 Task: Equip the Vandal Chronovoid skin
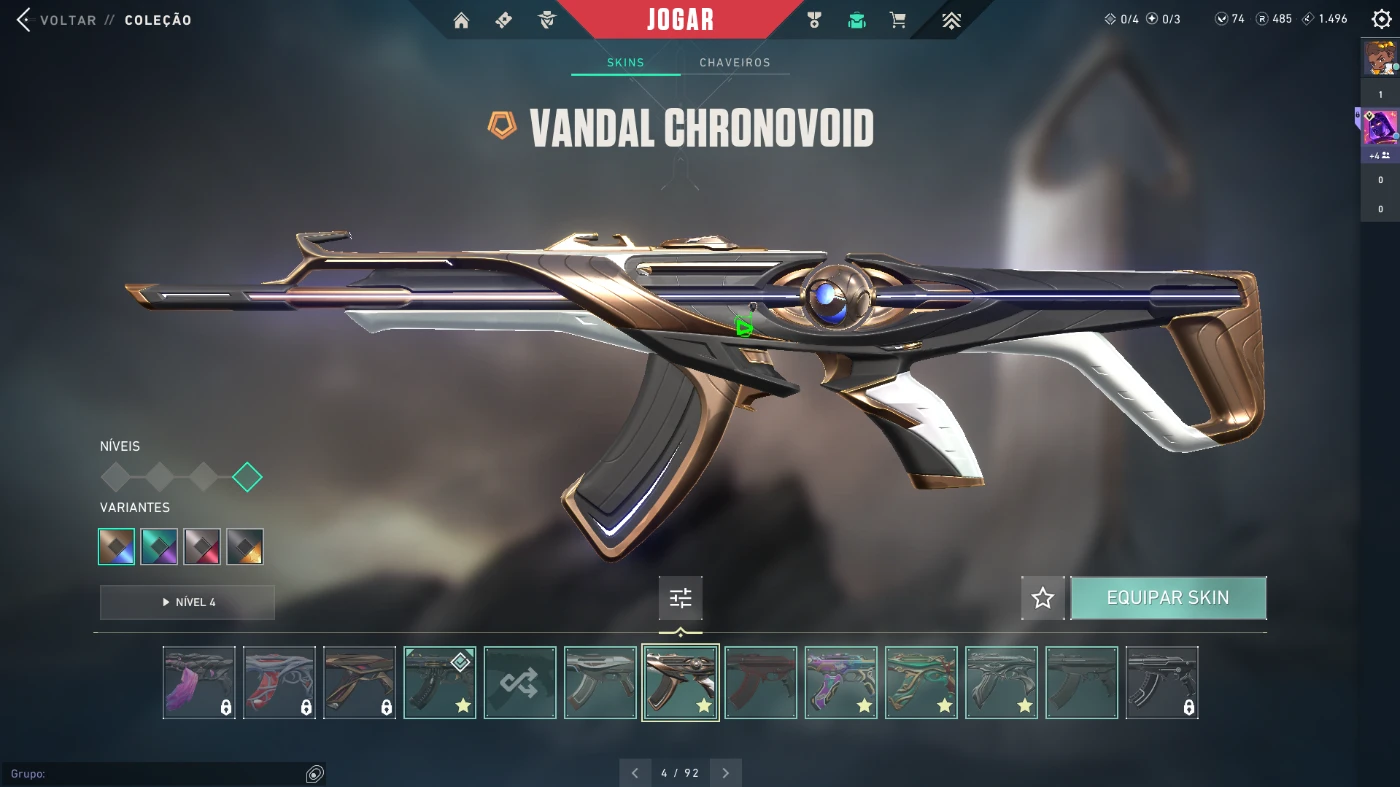(x=1168, y=598)
